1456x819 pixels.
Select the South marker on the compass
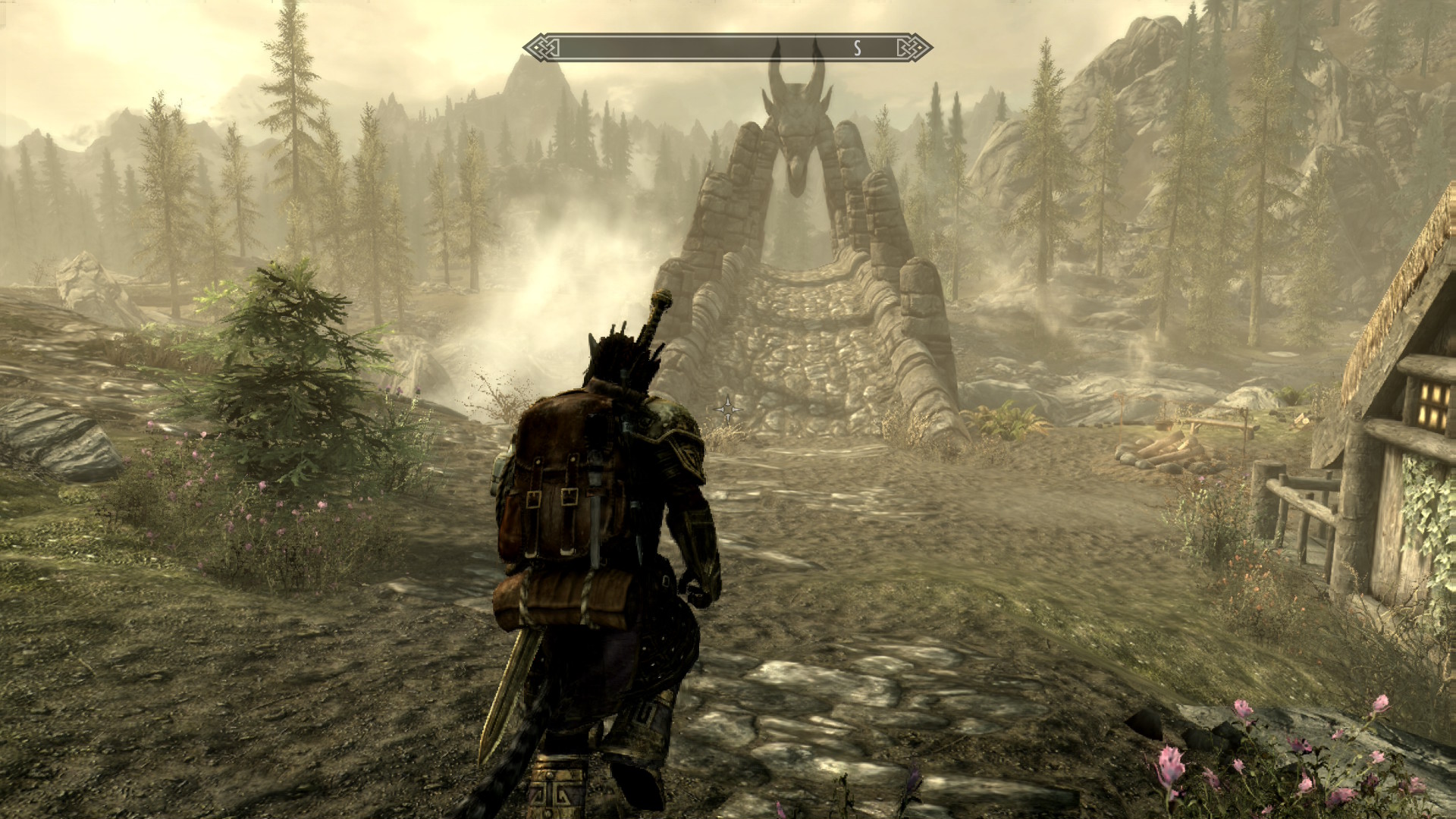(x=857, y=49)
